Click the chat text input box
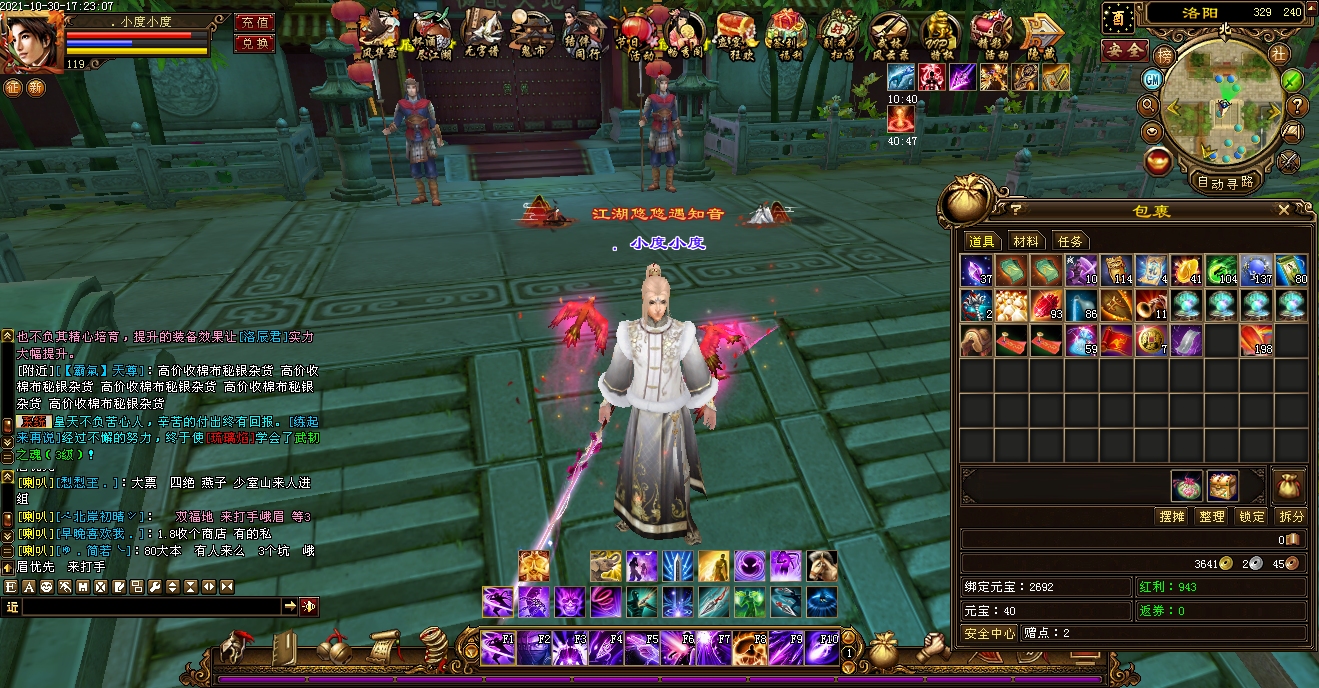 [150, 606]
